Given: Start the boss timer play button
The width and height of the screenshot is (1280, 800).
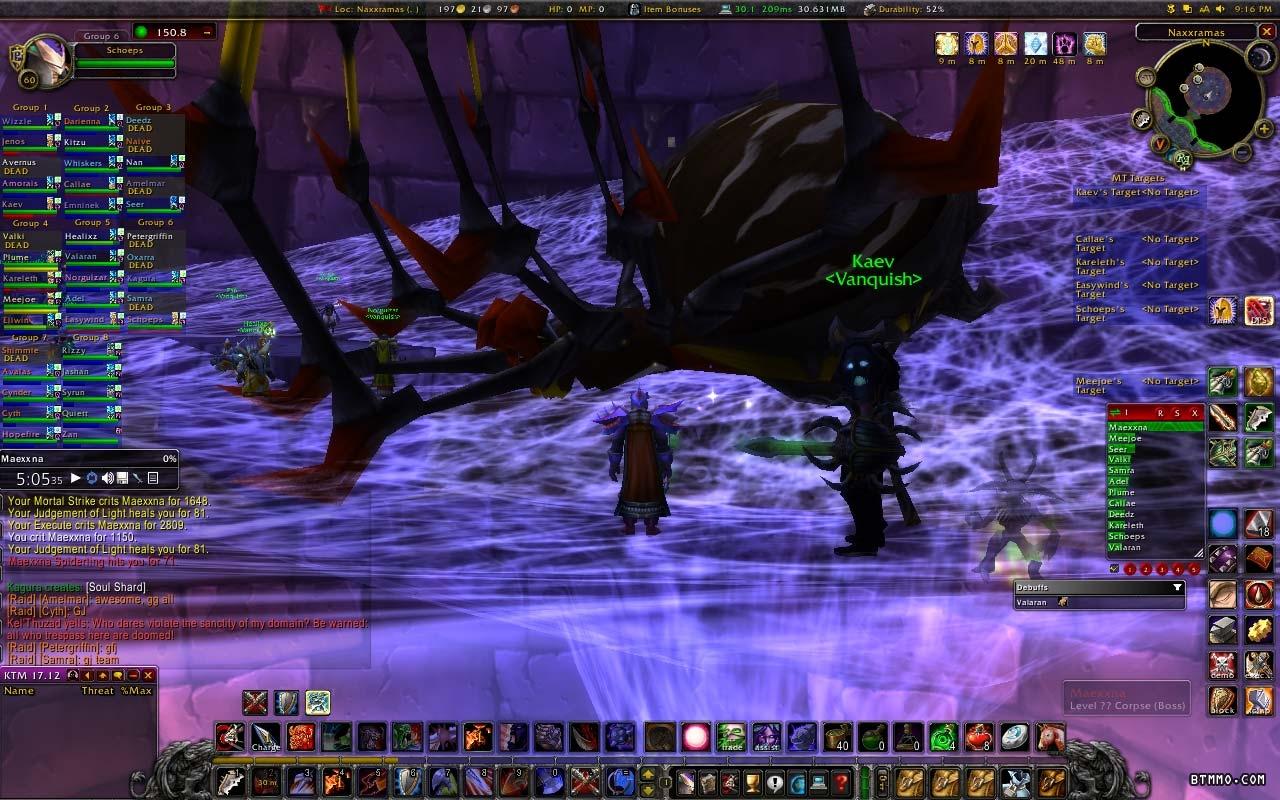Looking at the screenshot, I should pos(75,479).
